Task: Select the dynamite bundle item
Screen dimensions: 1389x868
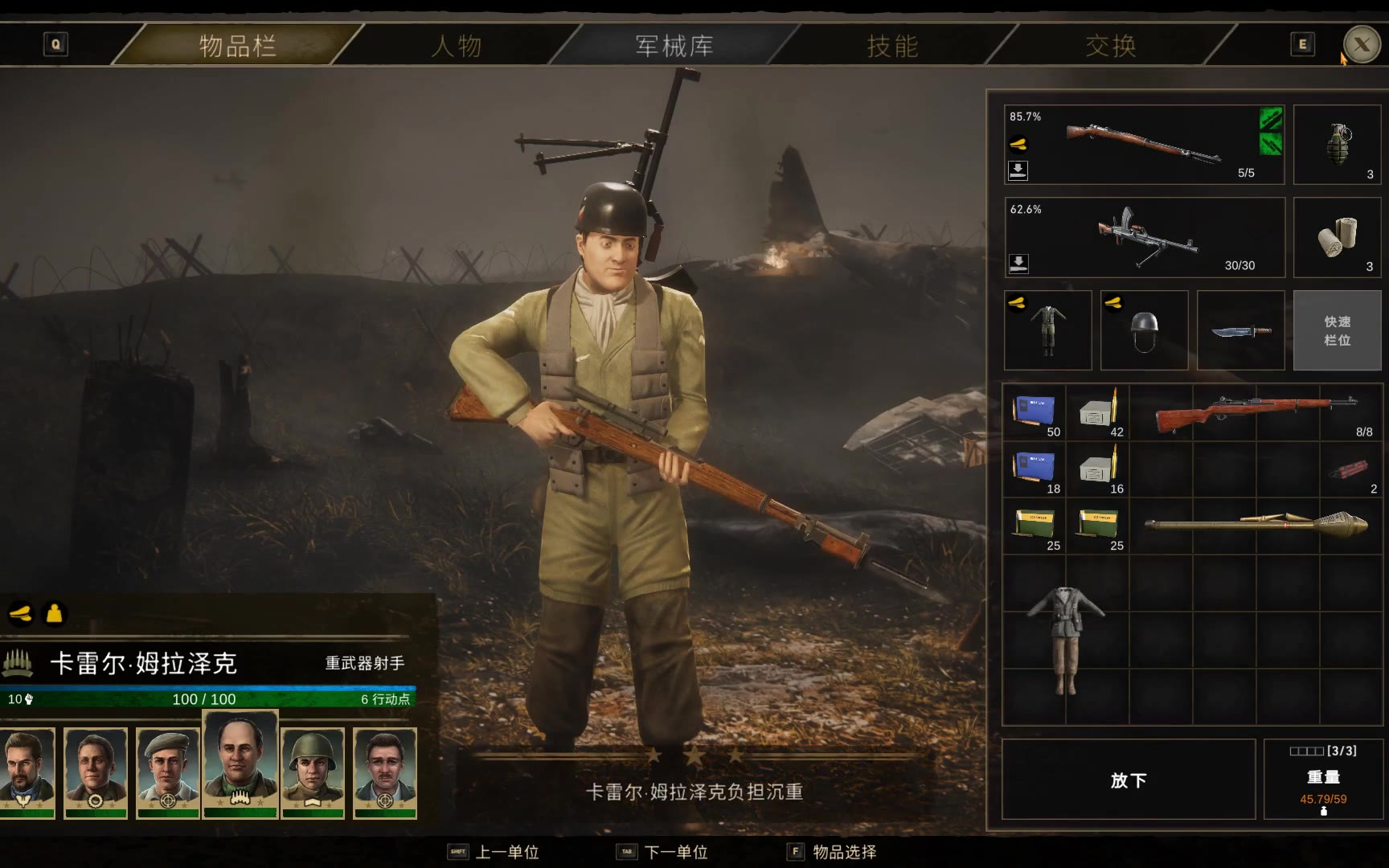Action: coord(1351,469)
